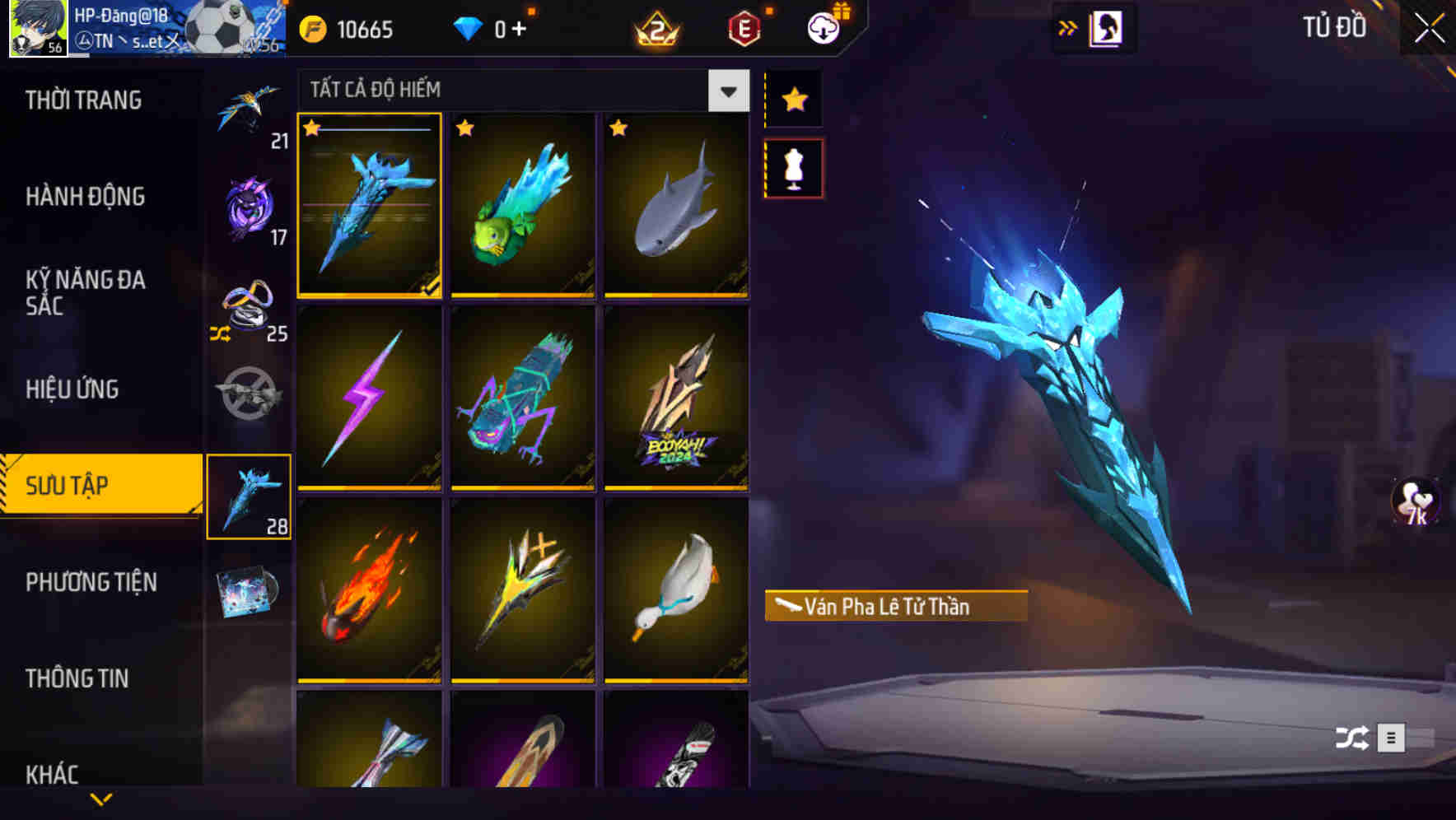Select the surfboard category showing 28 items

[250, 494]
